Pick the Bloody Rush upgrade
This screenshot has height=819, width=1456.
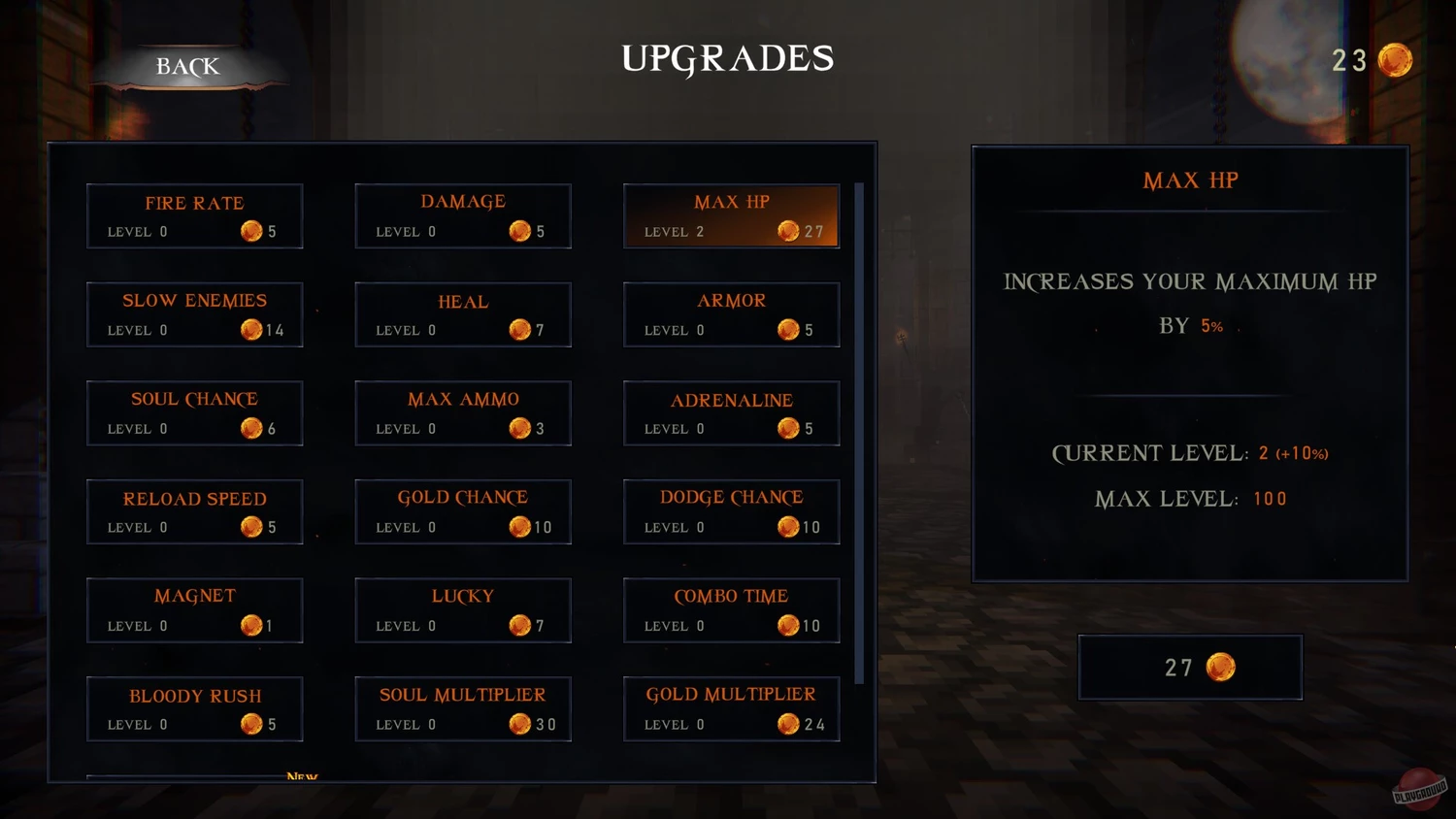click(194, 709)
